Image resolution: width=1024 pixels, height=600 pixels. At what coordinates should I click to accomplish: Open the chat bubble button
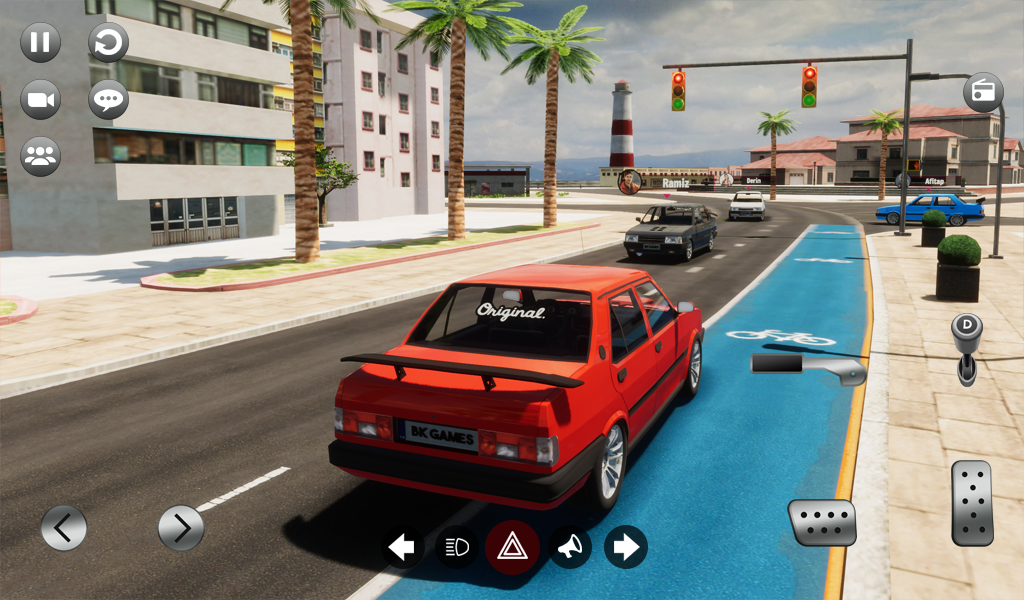point(108,100)
